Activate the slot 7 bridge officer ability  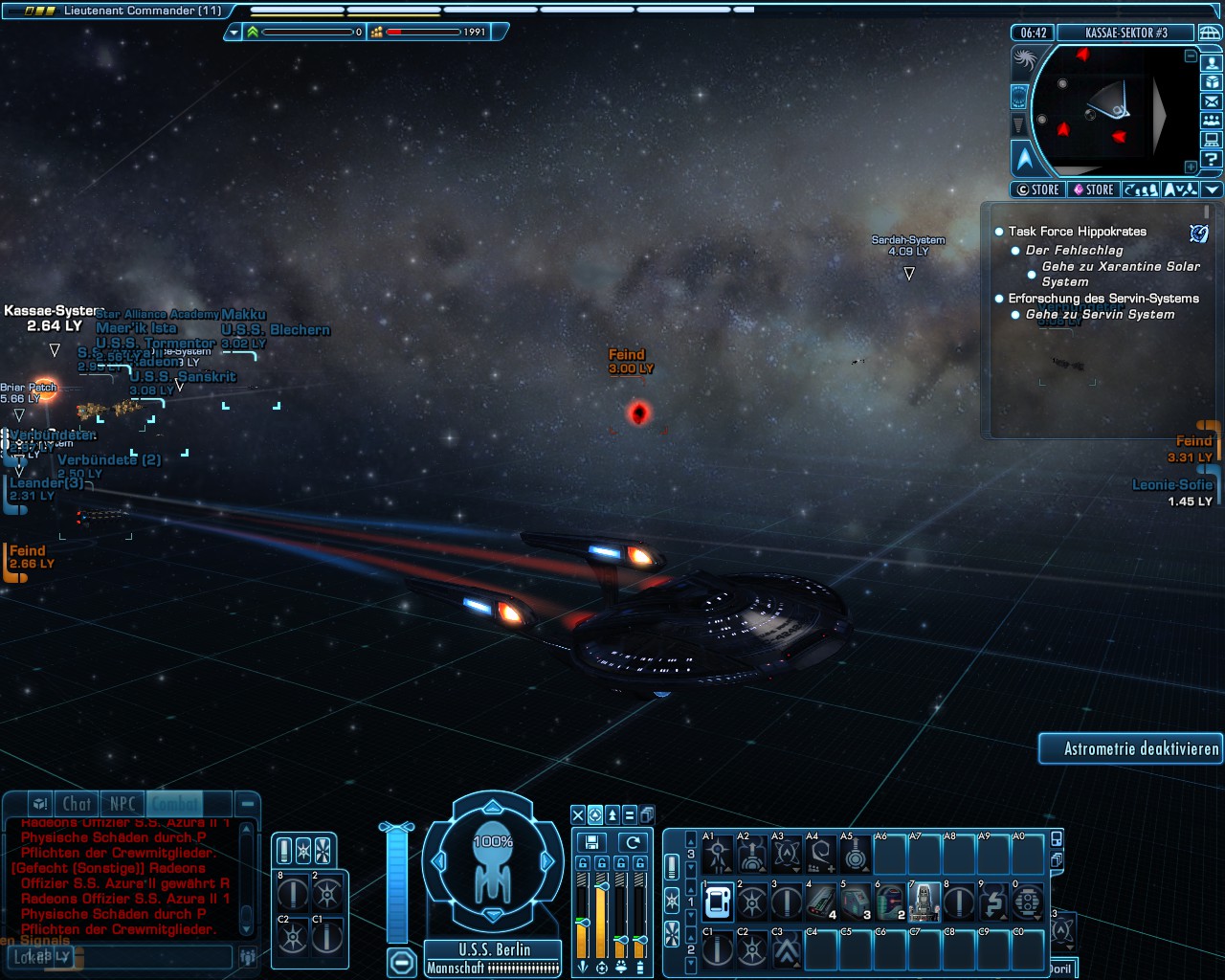tap(924, 902)
